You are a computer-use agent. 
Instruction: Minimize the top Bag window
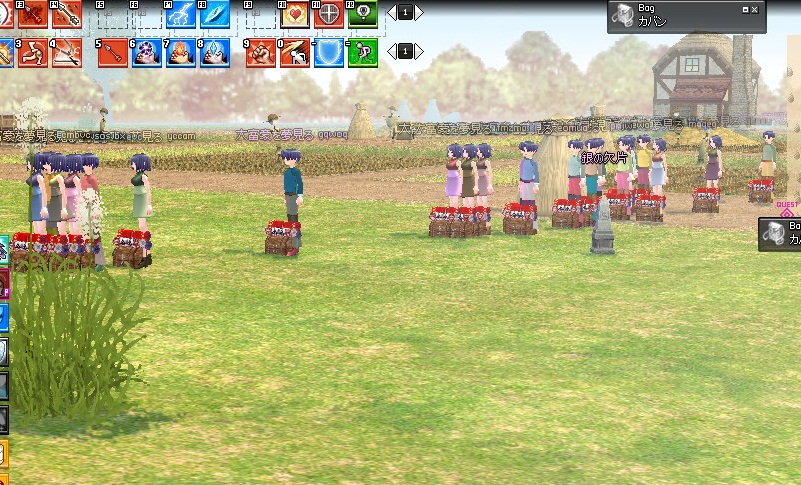[x=745, y=9]
